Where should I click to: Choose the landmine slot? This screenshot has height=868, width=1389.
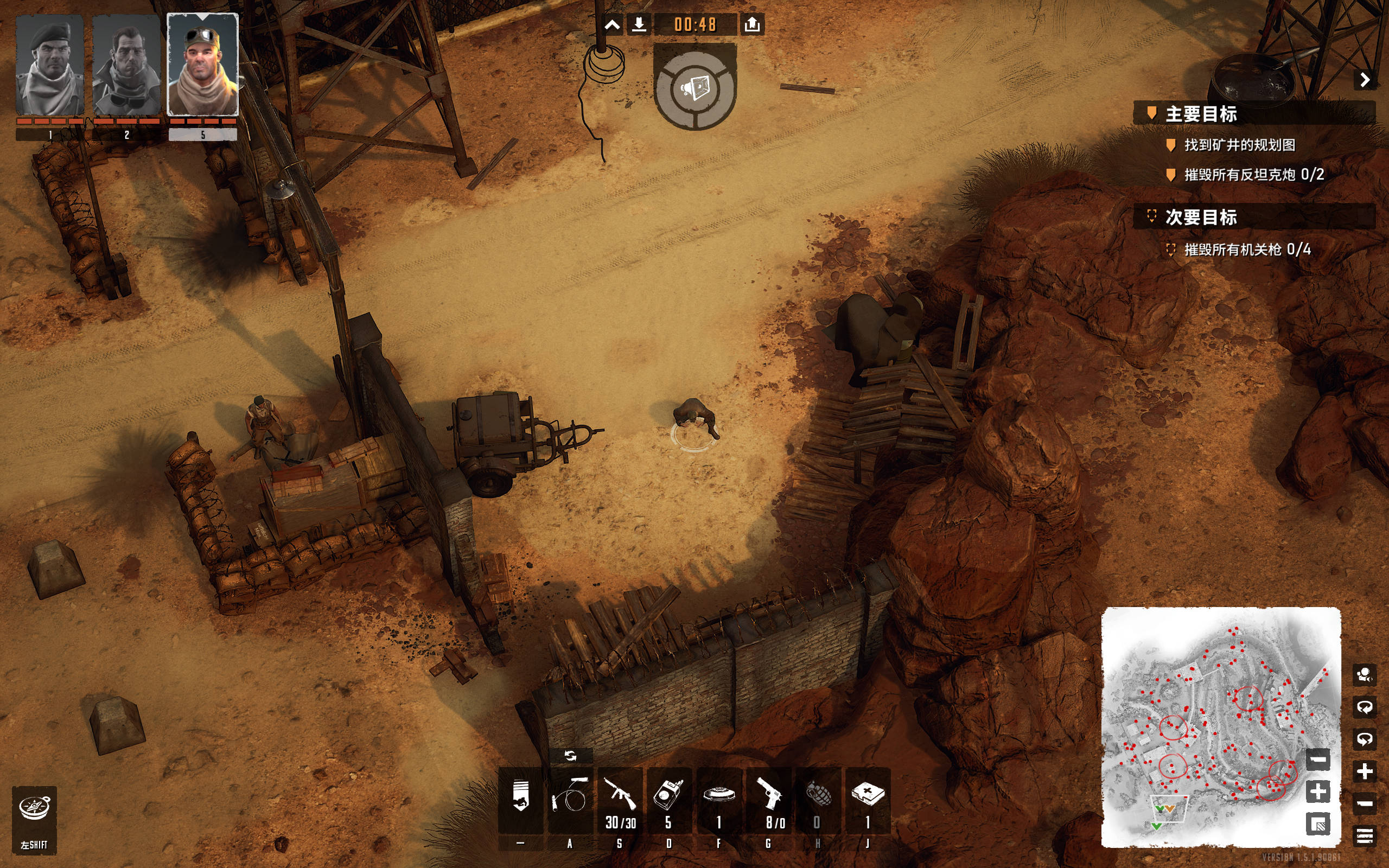(x=718, y=800)
